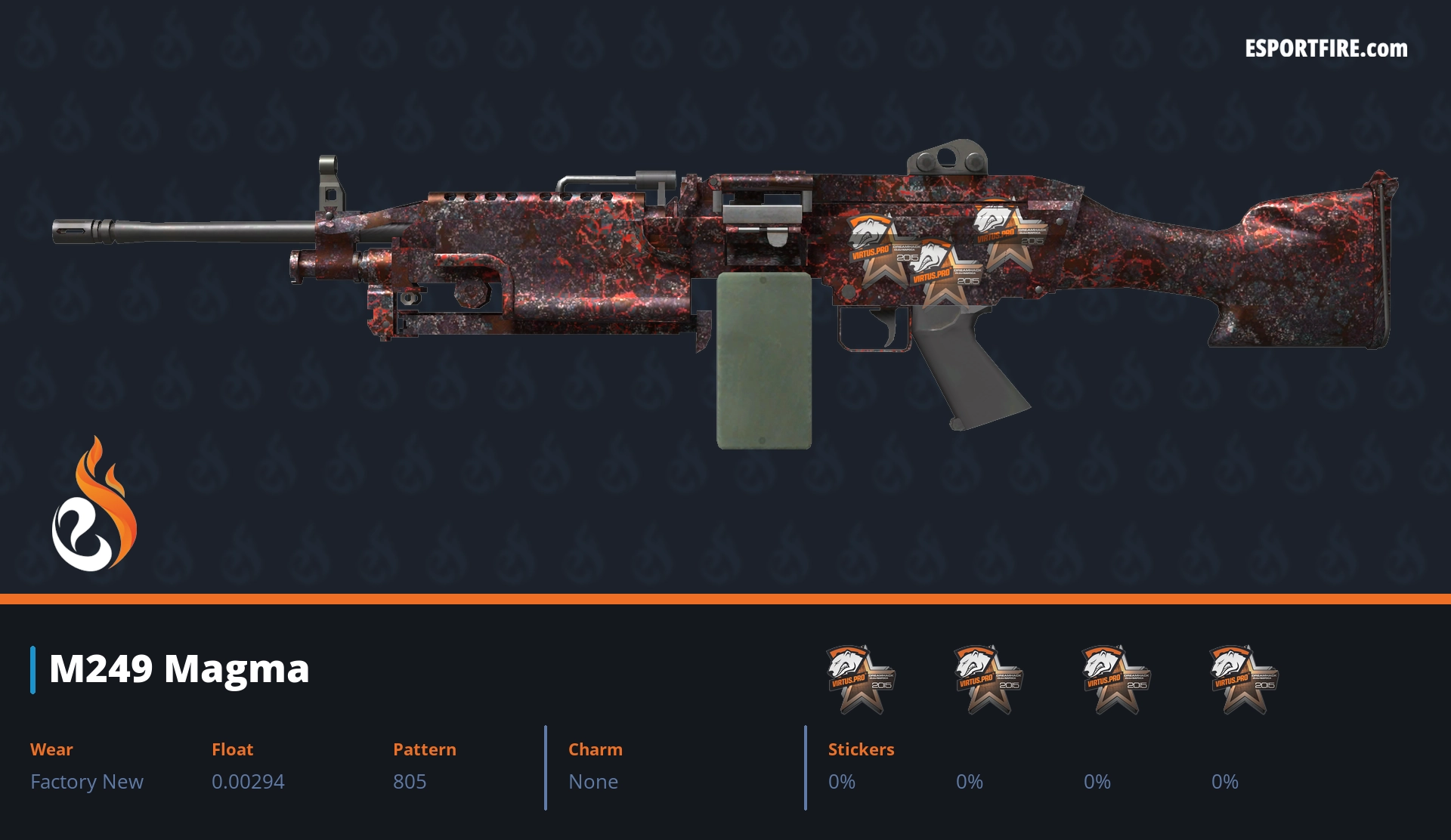Viewport: 1451px width, 840px height.
Task: Click the Esportfire flame logo
Action: click(x=94, y=505)
